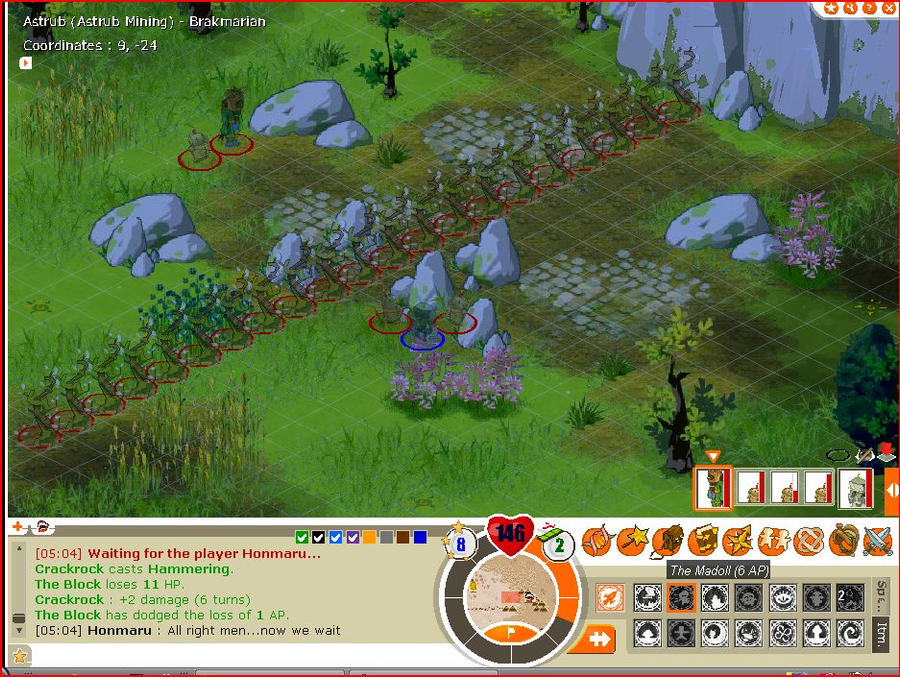Toggle the green chat channel checkbox
This screenshot has height=677, width=900.
tap(302, 537)
